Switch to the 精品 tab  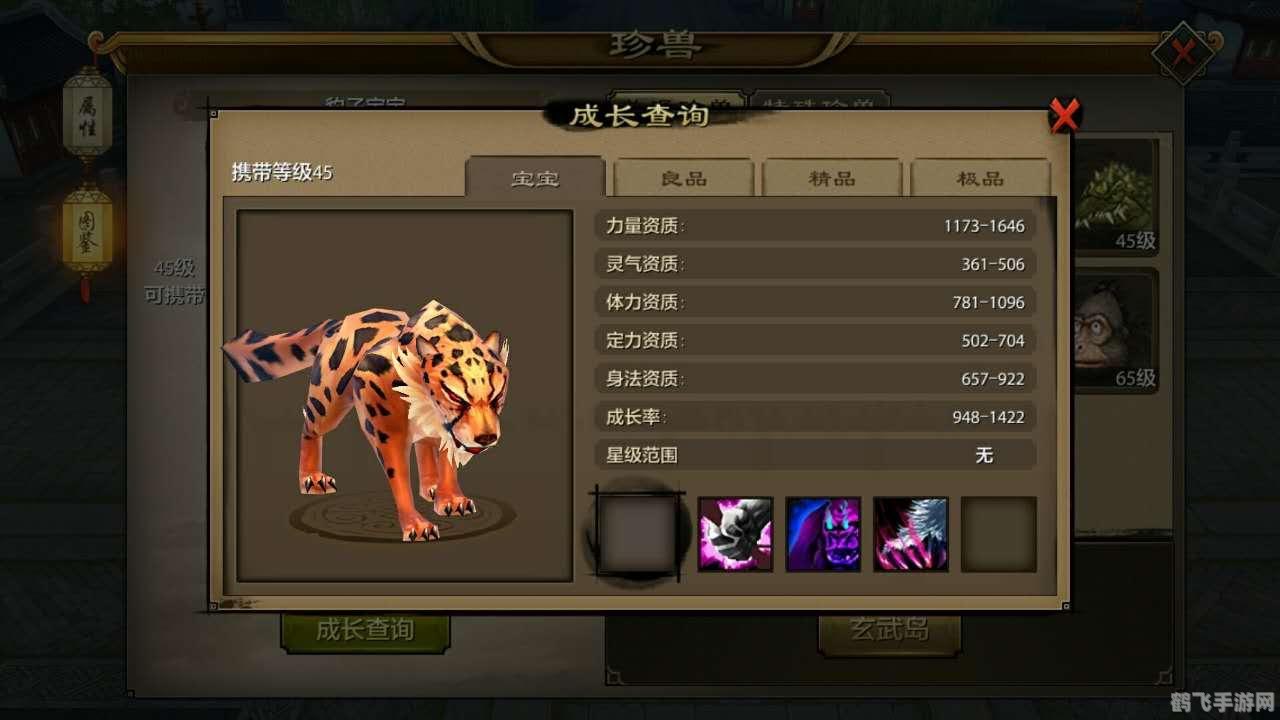832,177
